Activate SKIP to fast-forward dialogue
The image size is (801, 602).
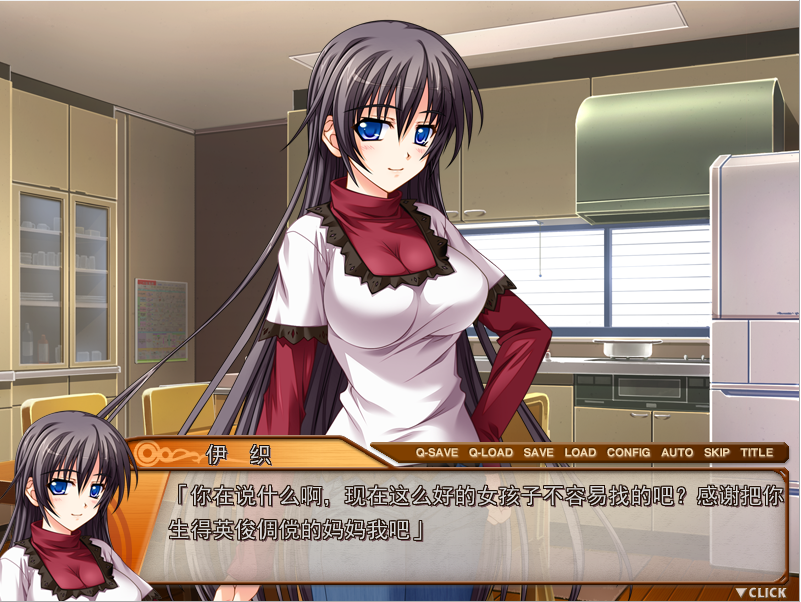coord(716,452)
